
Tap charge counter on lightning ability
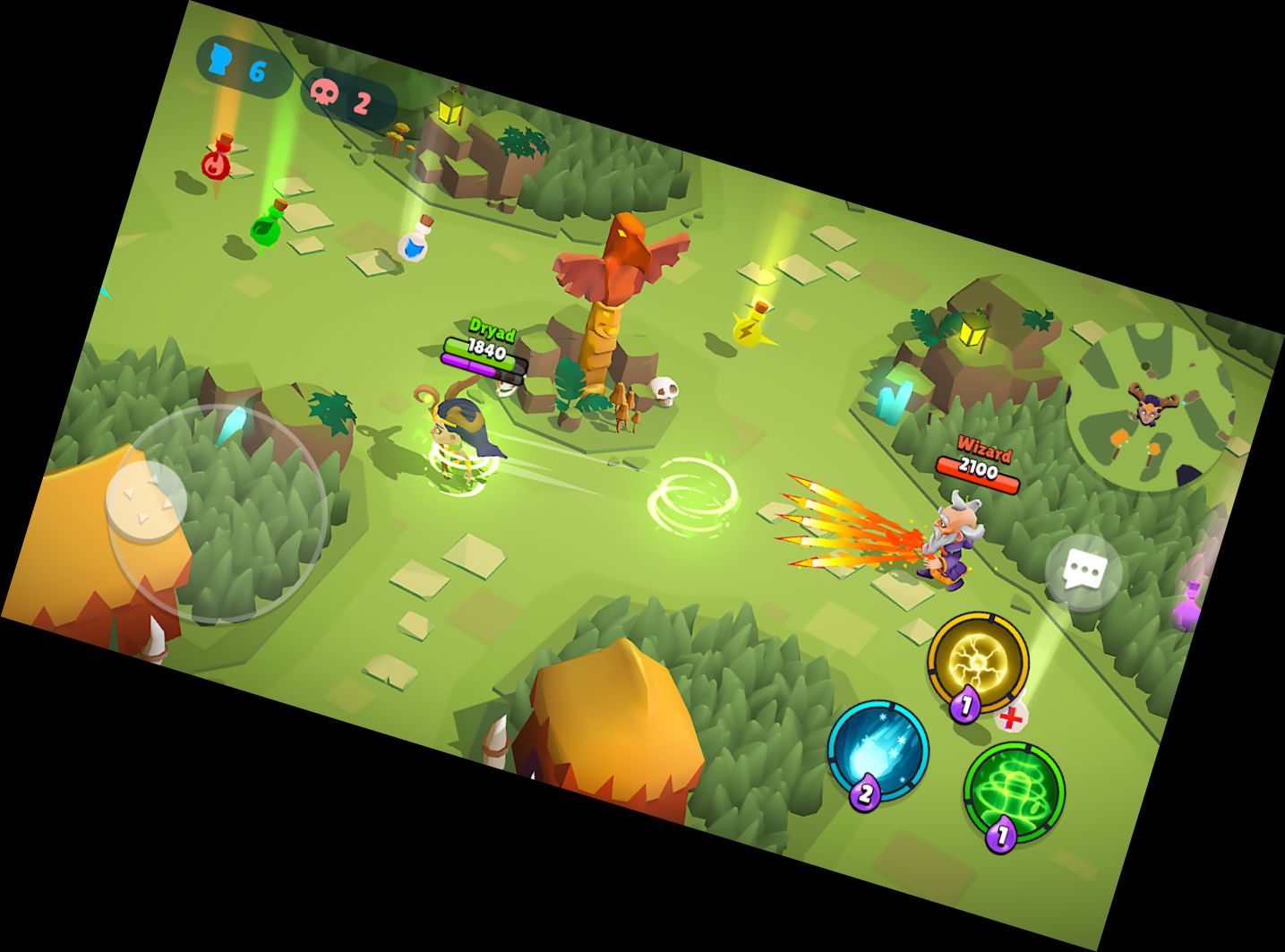pos(965,705)
